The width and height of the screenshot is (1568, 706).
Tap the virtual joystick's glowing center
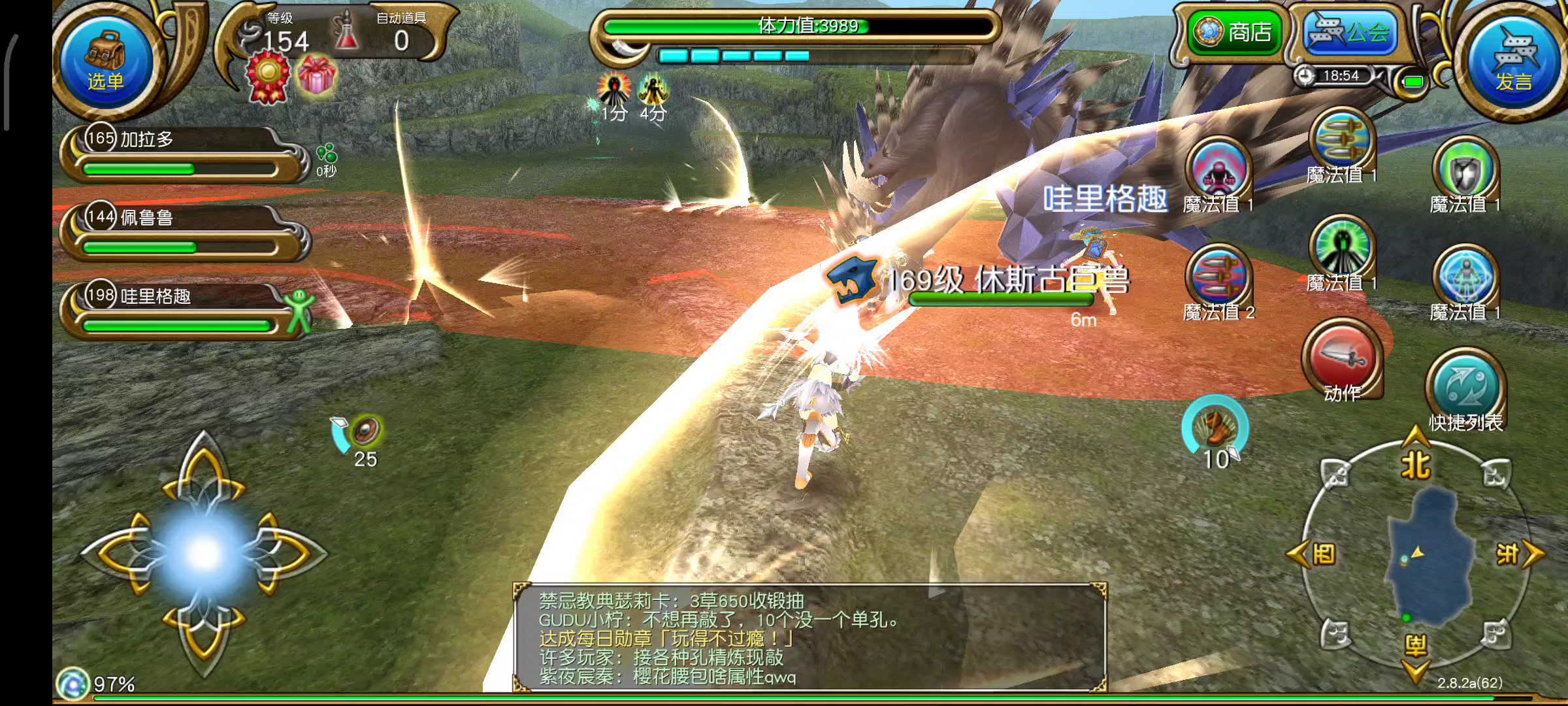pos(204,554)
